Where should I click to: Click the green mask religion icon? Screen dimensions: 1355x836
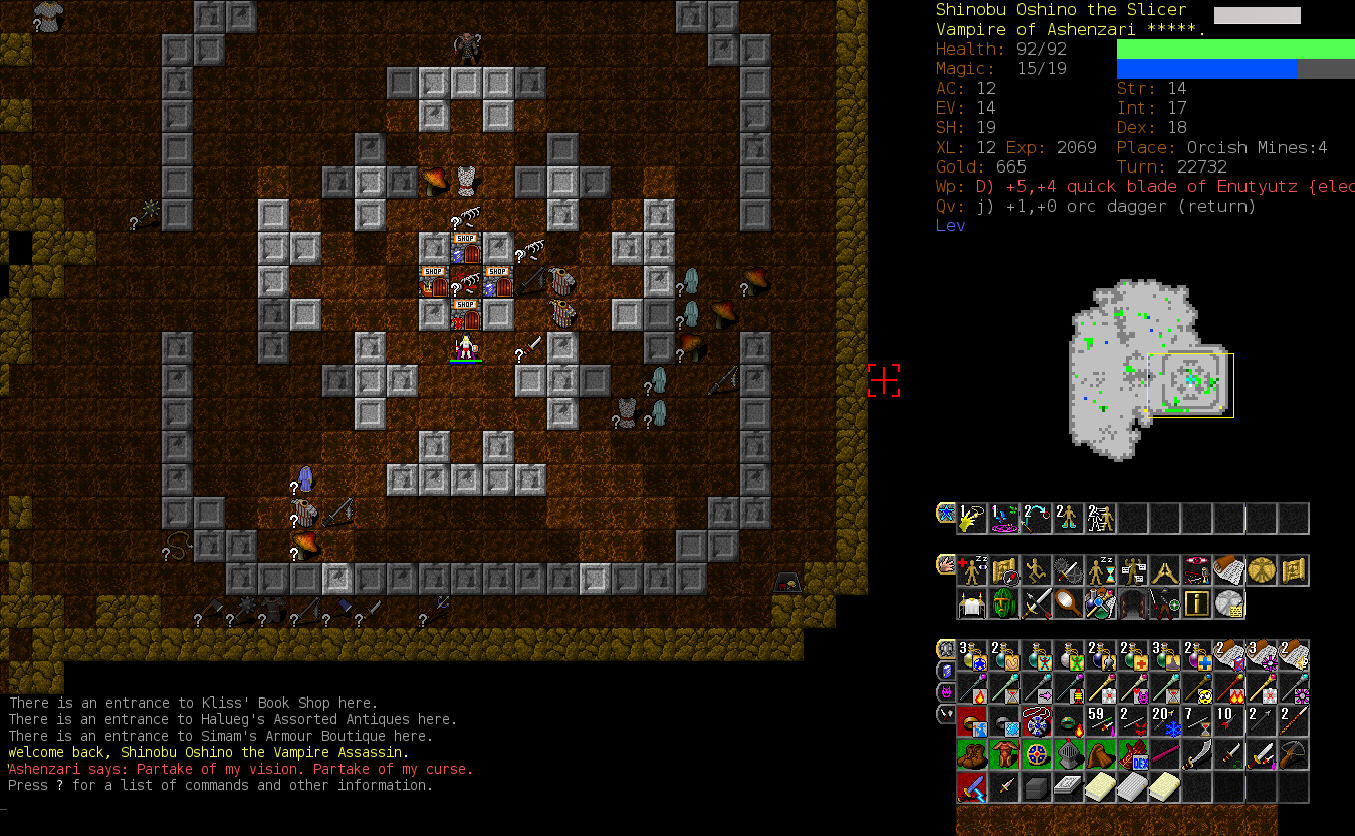click(1004, 604)
